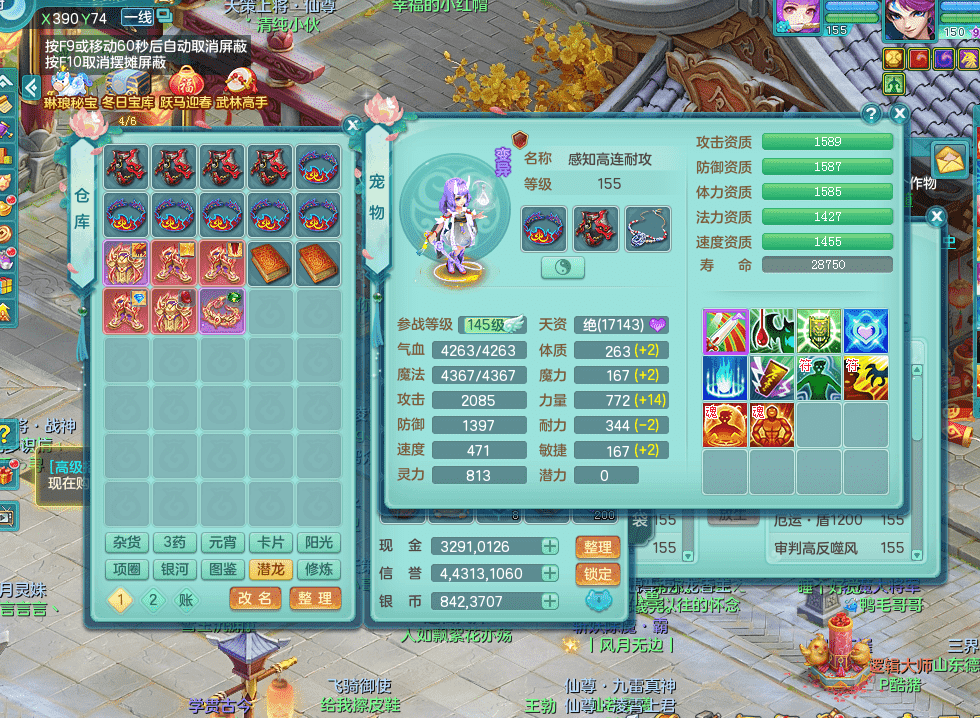980x718 pixels.
Task: Choose the 项圈 warehouse category
Action: tap(127, 569)
